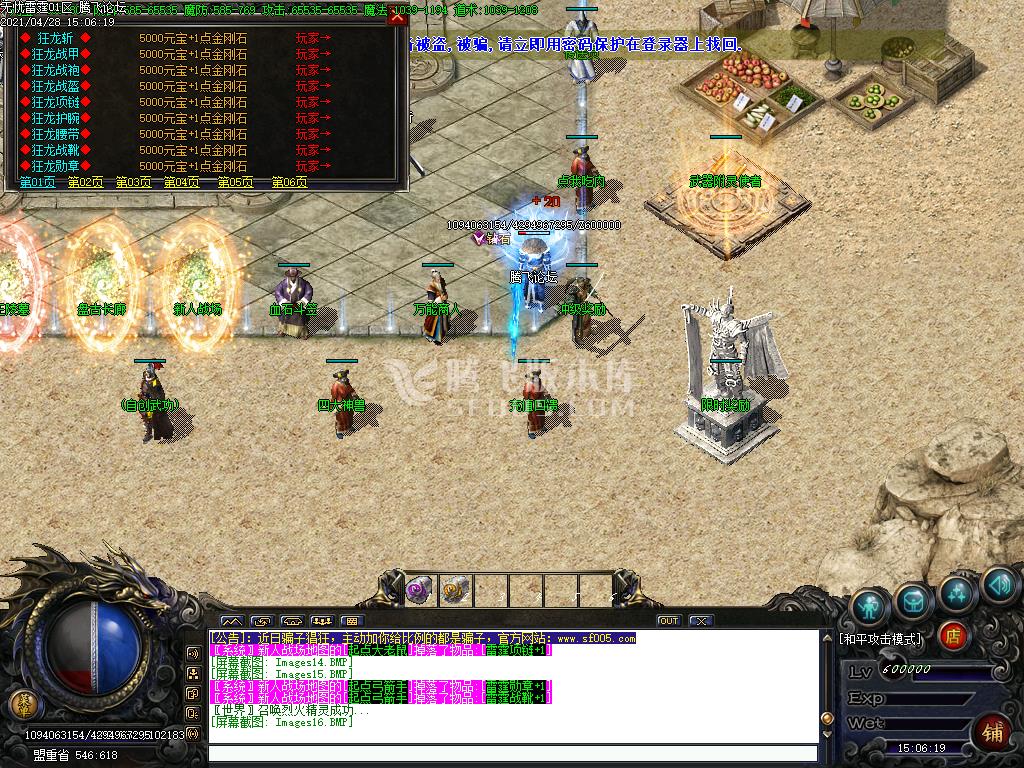
Task: Close the game with the X button
Action: pos(701,621)
